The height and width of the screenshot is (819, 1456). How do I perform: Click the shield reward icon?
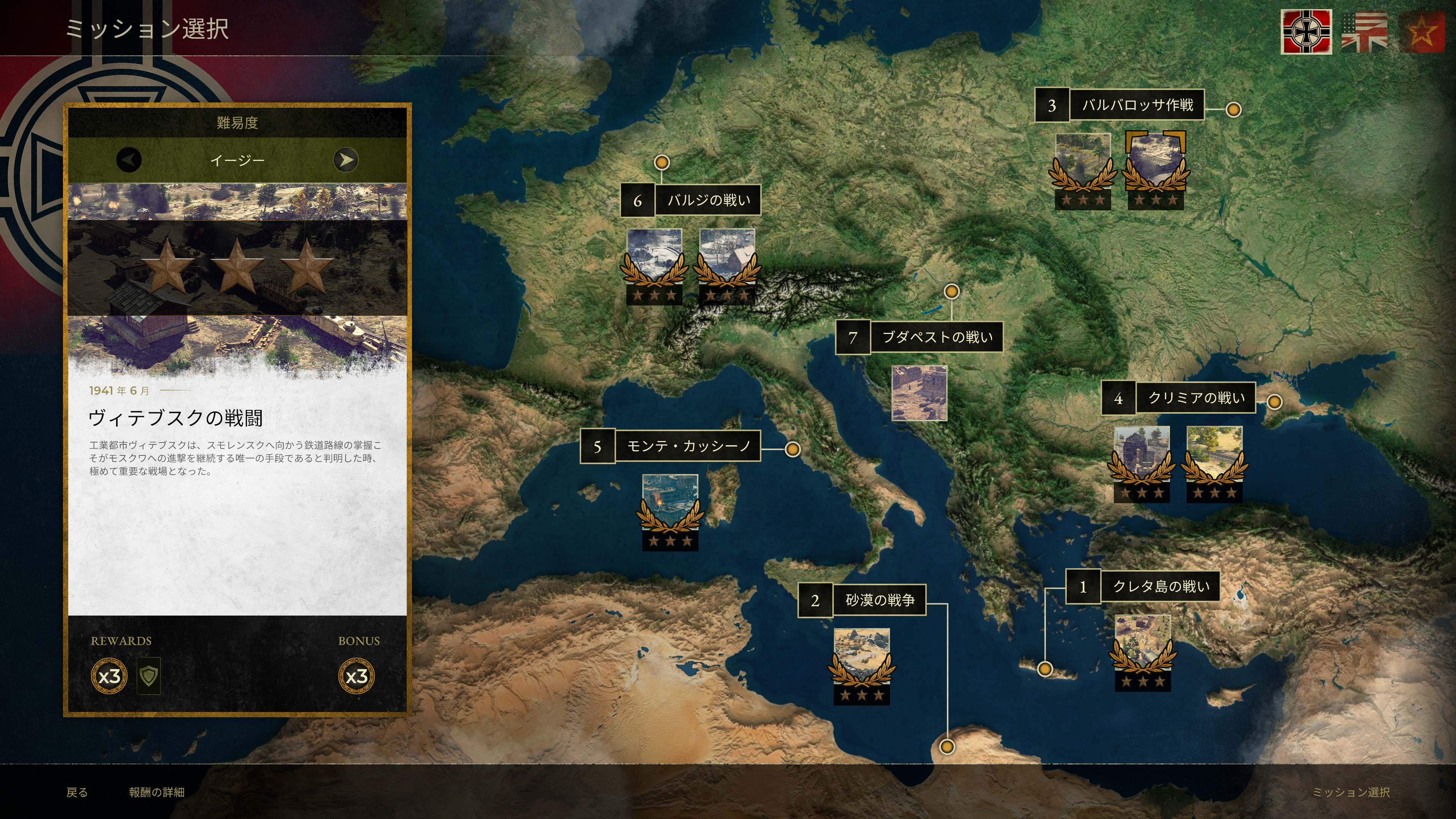coord(149,675)
